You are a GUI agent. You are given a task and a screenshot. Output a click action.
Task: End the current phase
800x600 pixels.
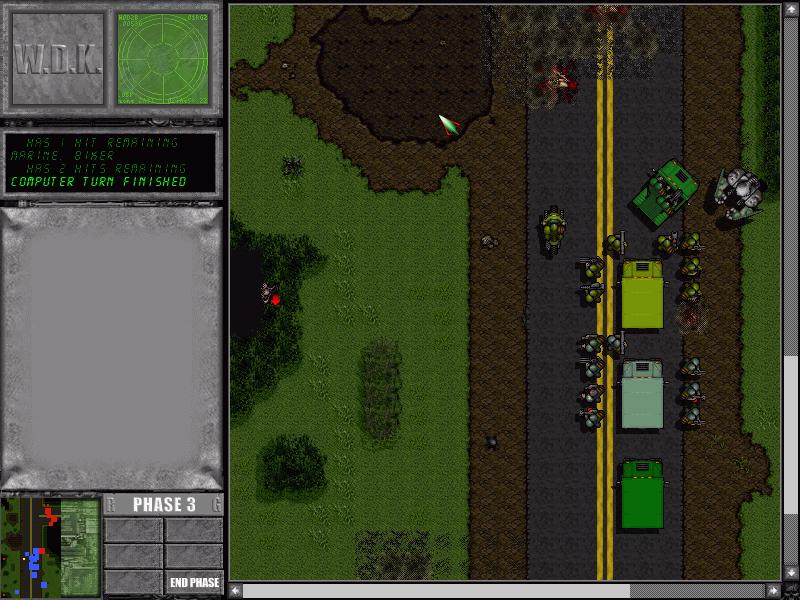(x=194, y=583)
